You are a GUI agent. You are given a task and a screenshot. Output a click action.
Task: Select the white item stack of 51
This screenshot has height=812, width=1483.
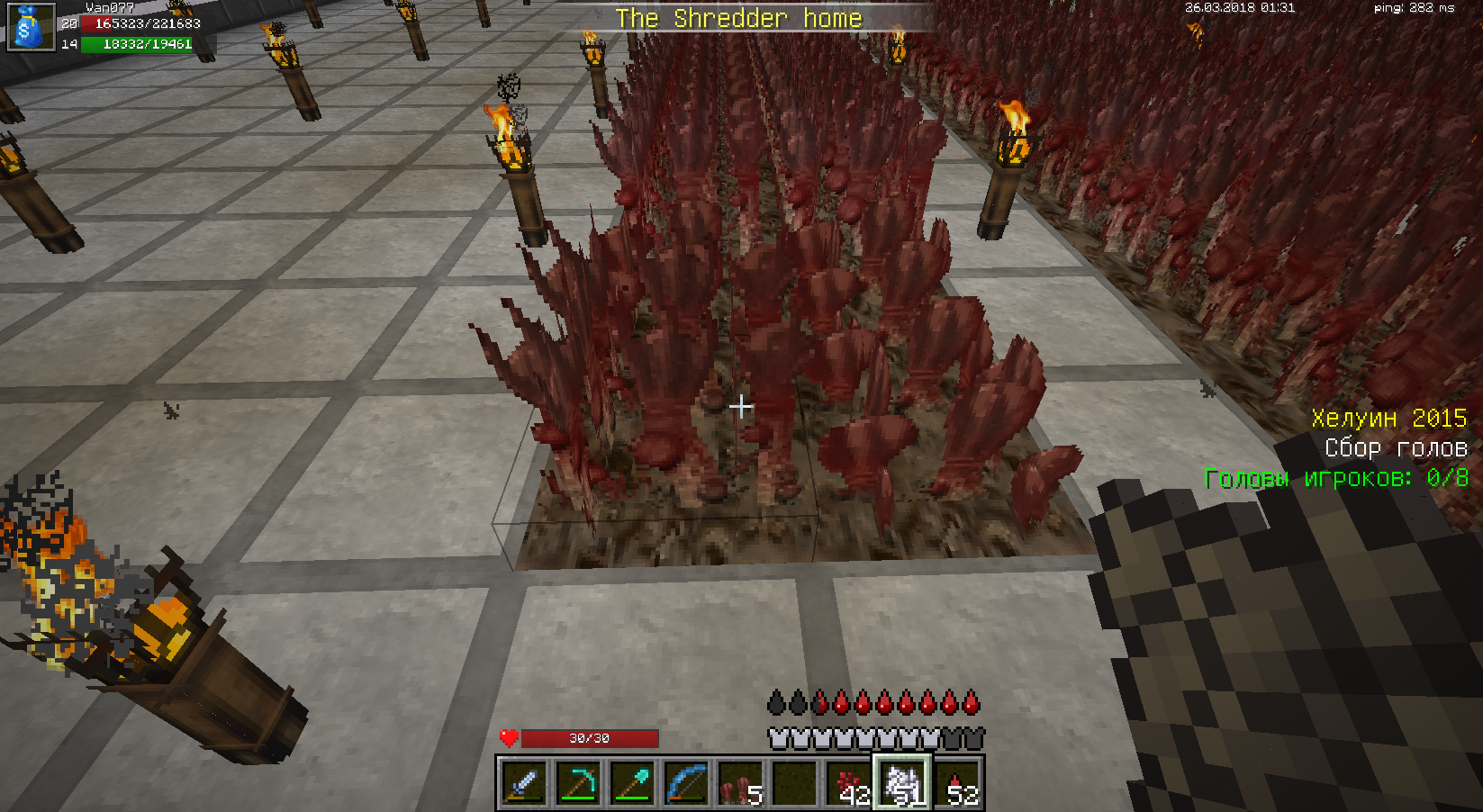(902, 783)
